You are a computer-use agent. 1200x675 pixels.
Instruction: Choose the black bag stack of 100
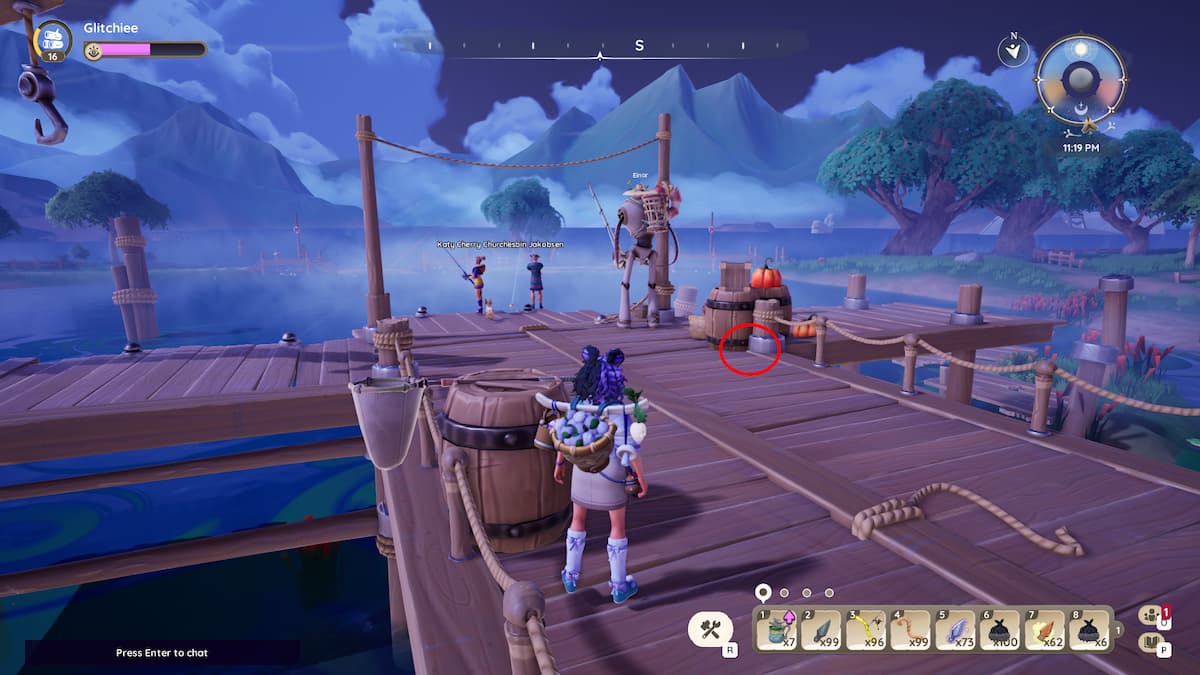click(1001, 630)
